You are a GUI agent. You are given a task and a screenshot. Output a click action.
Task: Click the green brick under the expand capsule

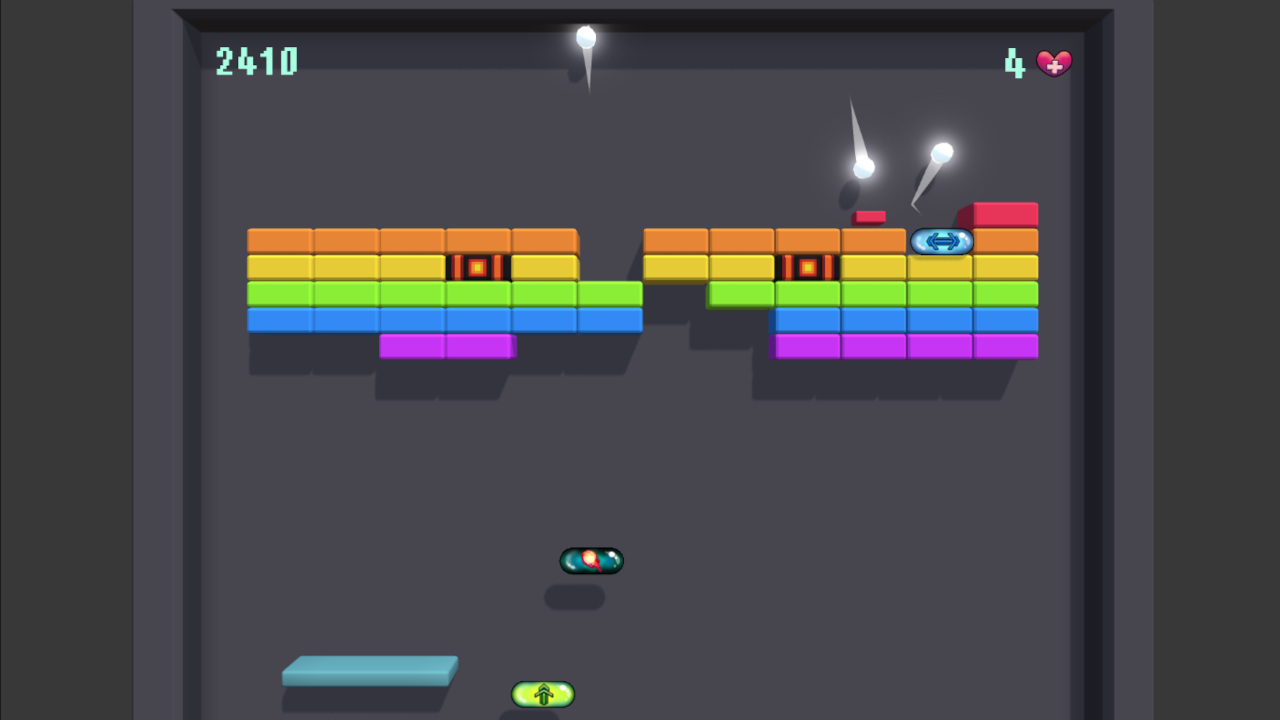pyautogui.click(x=941, y=292)
